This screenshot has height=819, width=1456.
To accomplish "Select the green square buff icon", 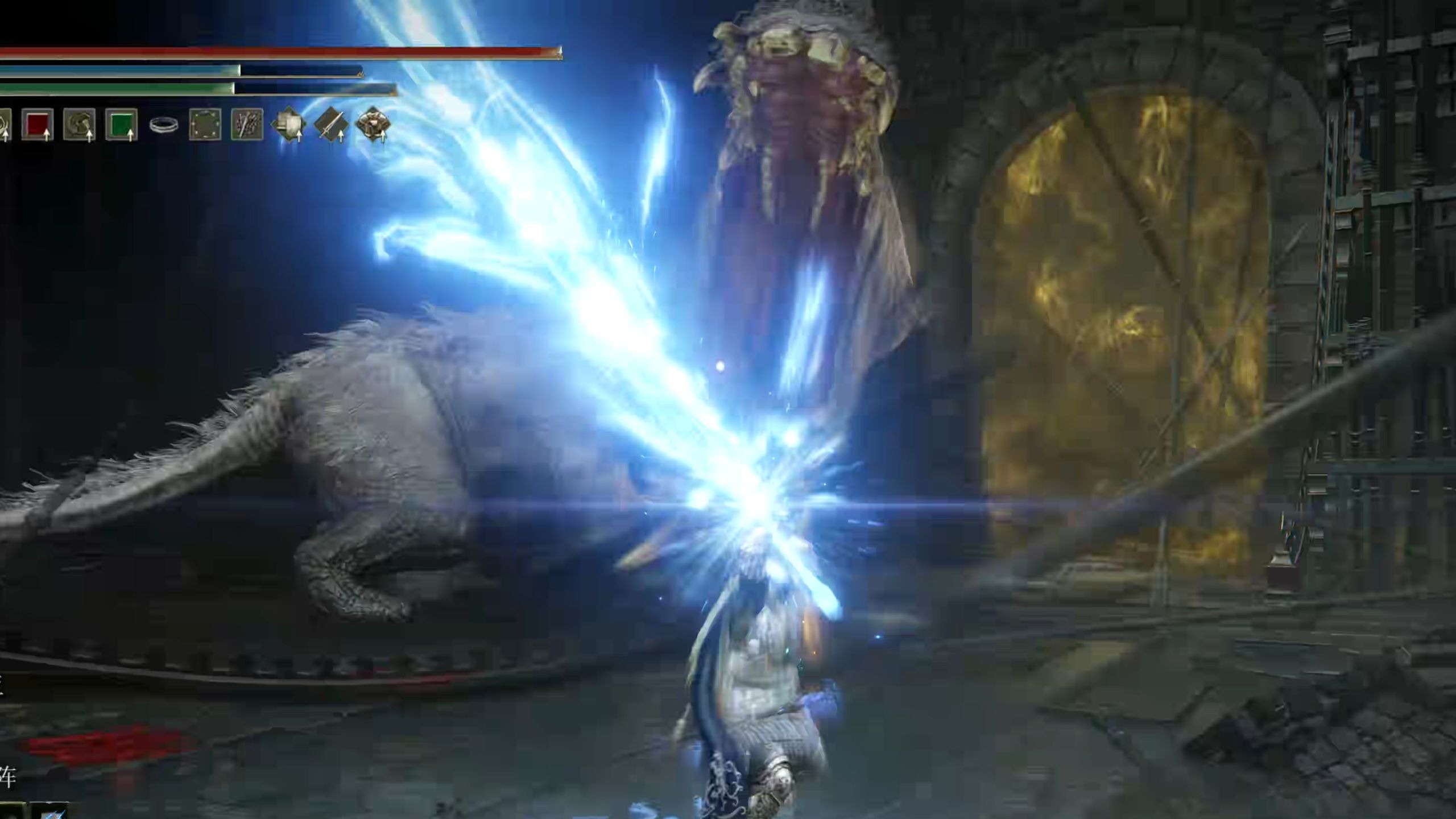I will [x=121, y=124].
